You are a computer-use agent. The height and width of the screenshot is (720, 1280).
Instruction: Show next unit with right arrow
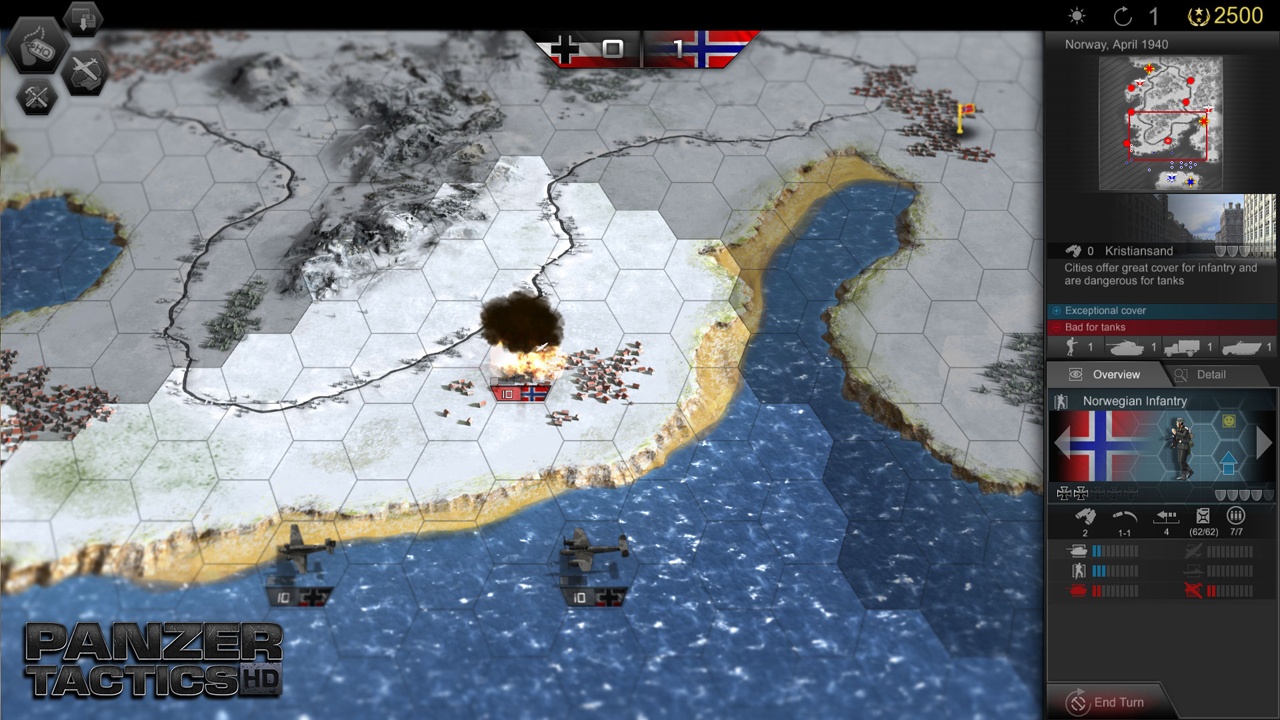coord(1265,442)
